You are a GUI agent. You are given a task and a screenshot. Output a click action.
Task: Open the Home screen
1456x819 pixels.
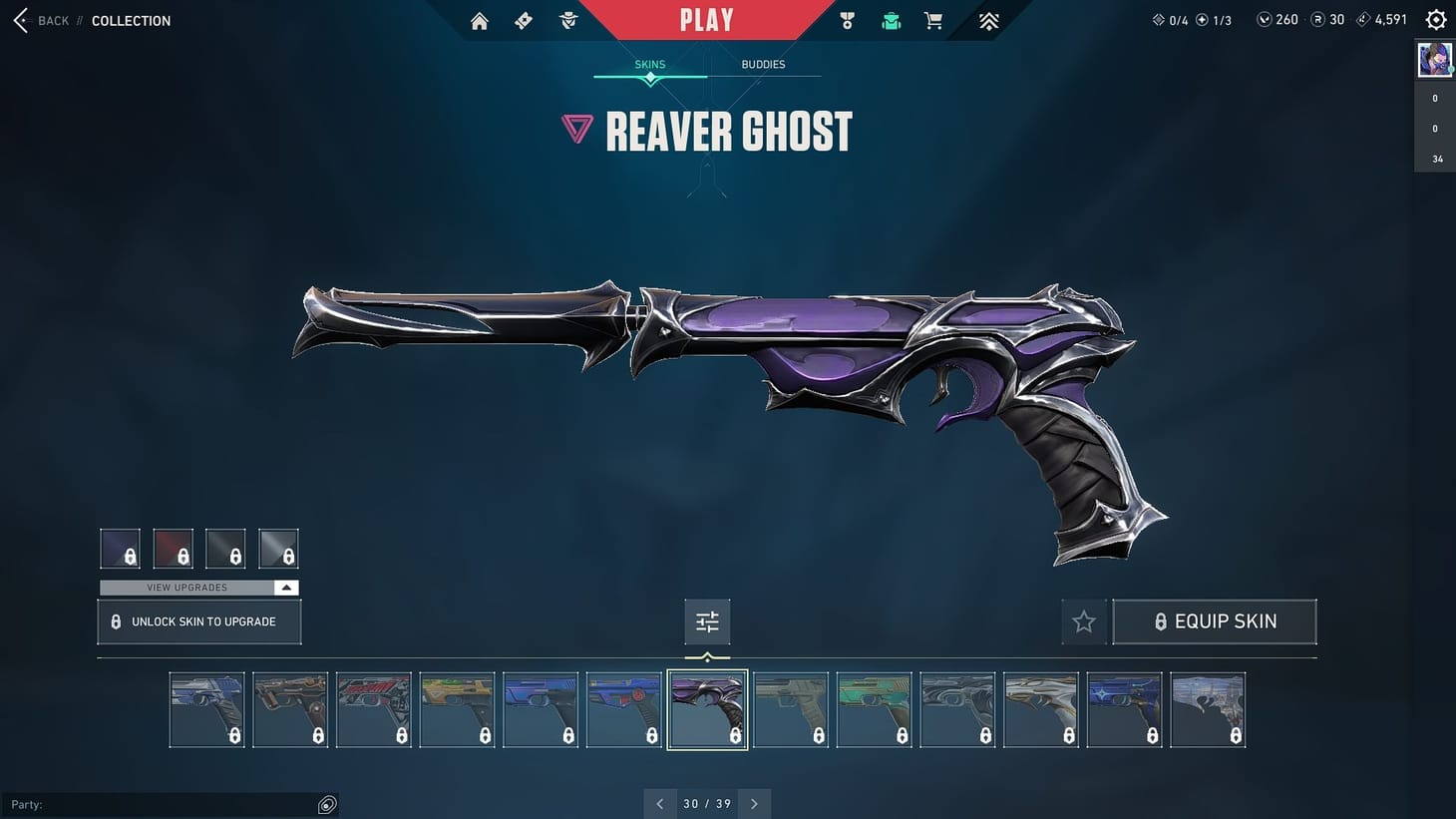pos(479,20)
